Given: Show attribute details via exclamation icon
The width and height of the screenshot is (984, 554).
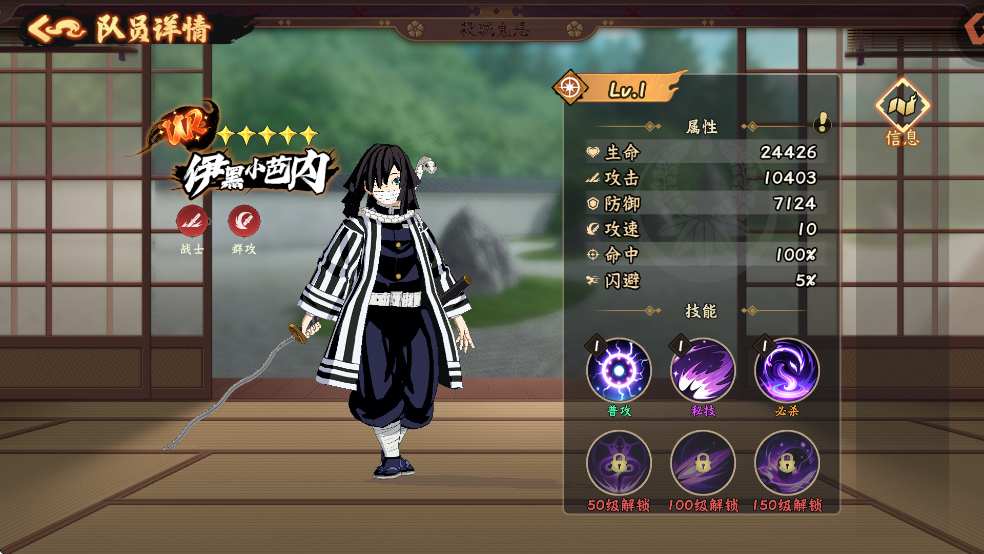Looking at the screenshot, I should coord(822,123).
